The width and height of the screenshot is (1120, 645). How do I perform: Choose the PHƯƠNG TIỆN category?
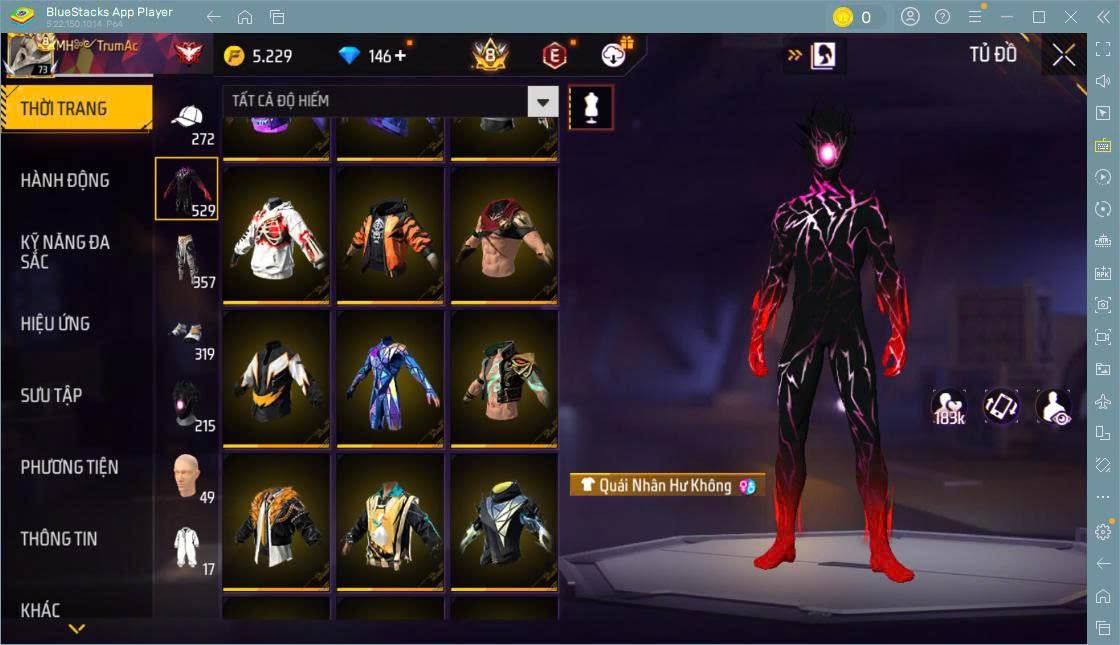pyautogui.click(x=70, y=467)
